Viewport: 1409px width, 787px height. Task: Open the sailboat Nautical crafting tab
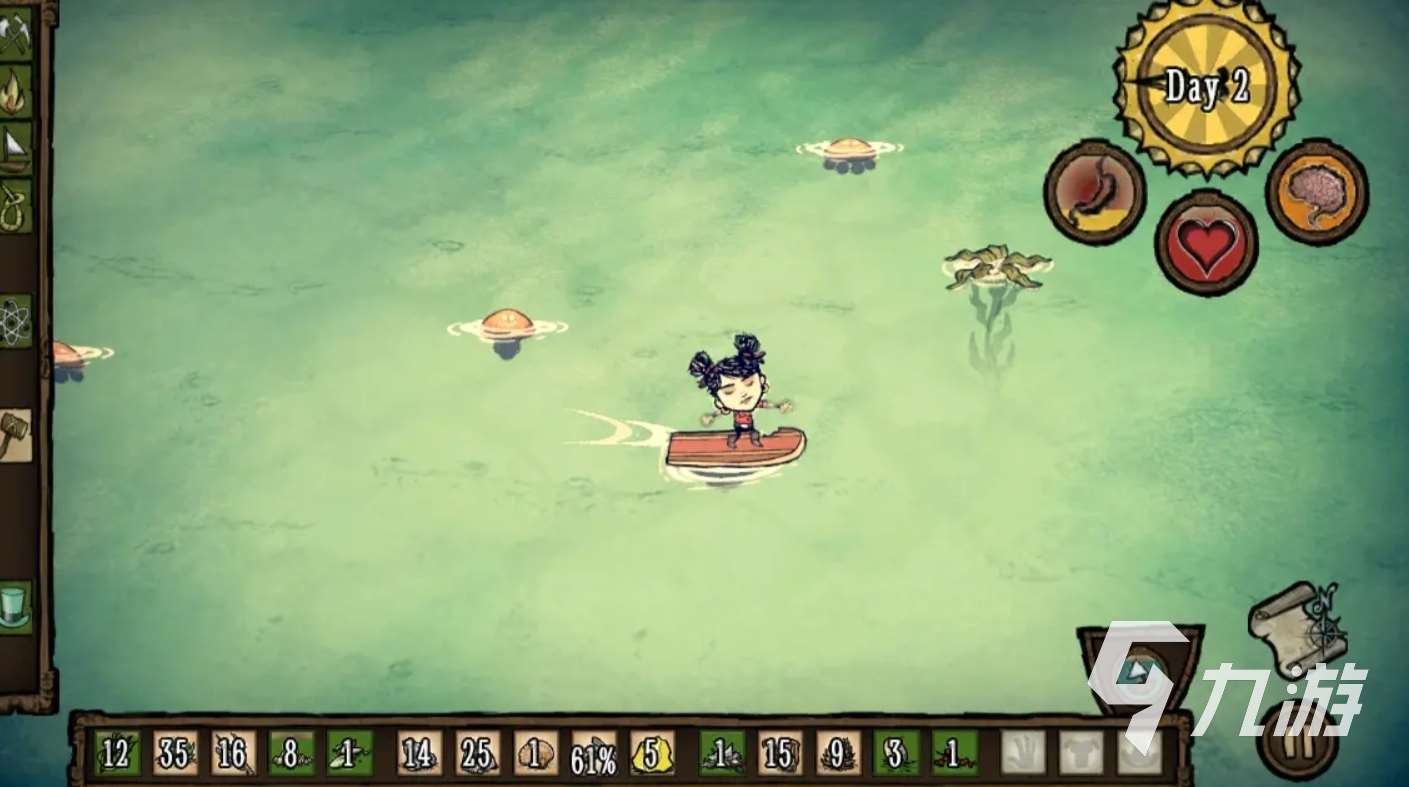[x=16, y=148]
